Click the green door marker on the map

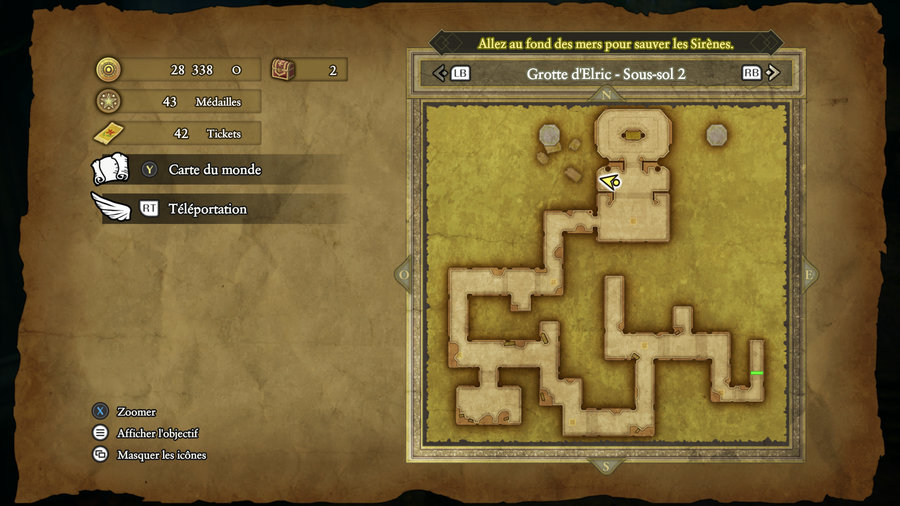pyautogui.click(x=757, y=373)
